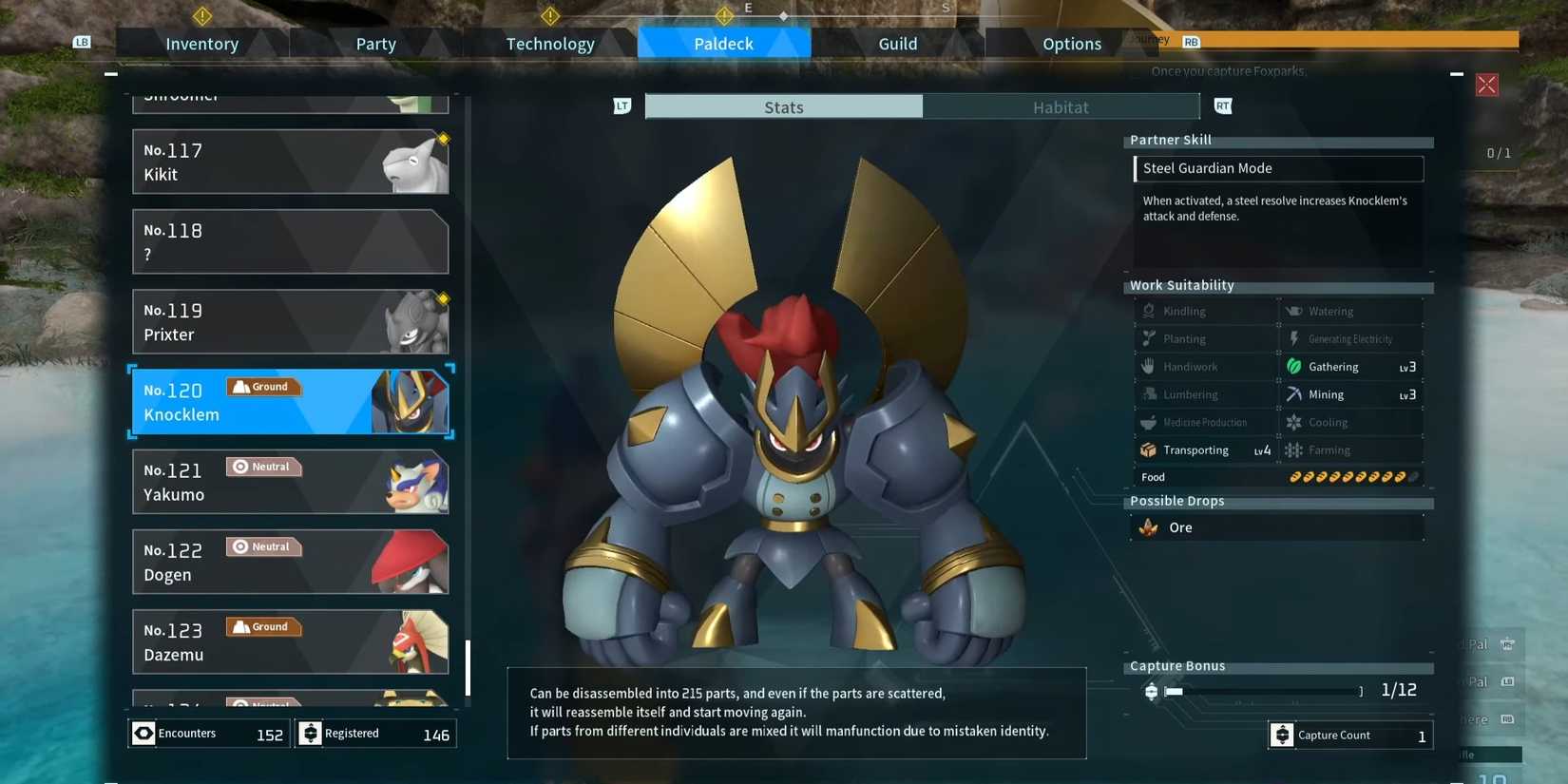Click the Ore possible drop row
This screenshot has height=784, width=1568.
(x=1276, y=527)
